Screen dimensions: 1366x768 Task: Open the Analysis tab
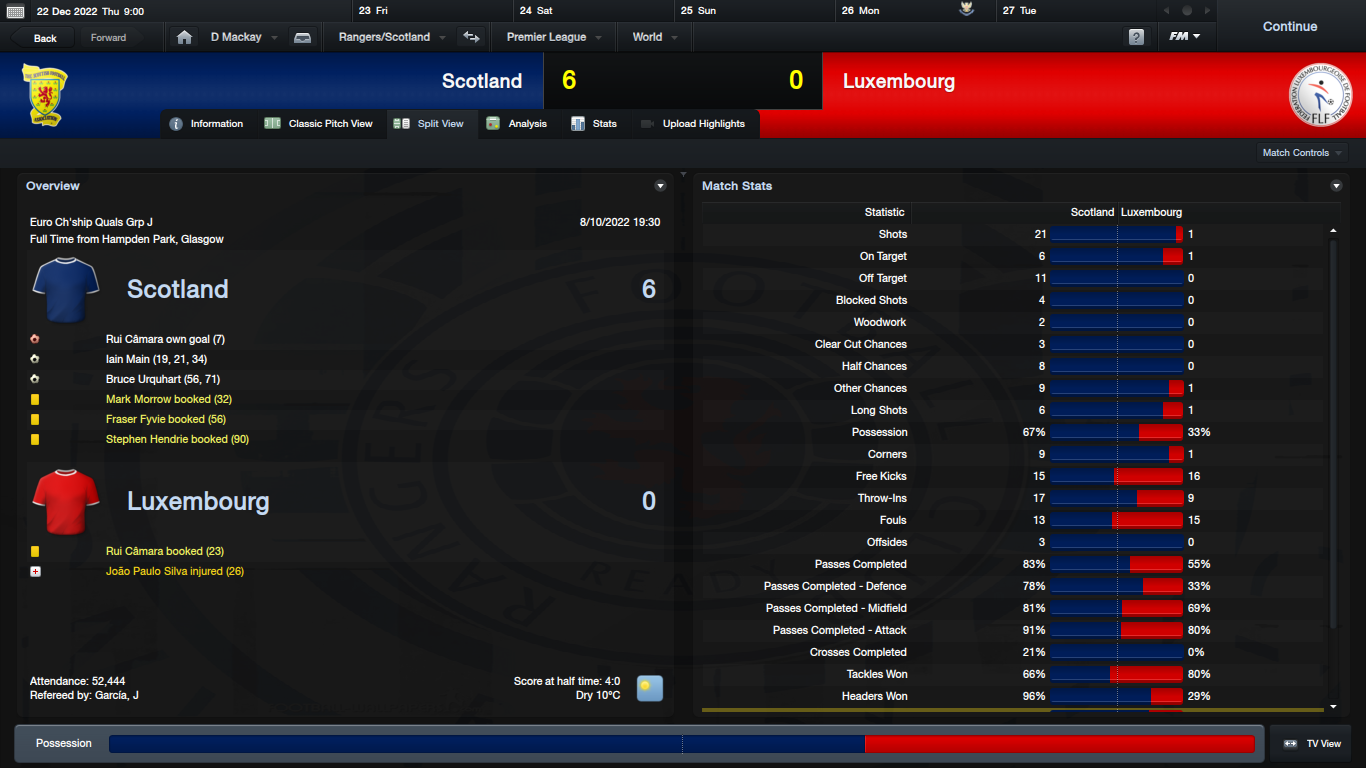click(517, 124)
